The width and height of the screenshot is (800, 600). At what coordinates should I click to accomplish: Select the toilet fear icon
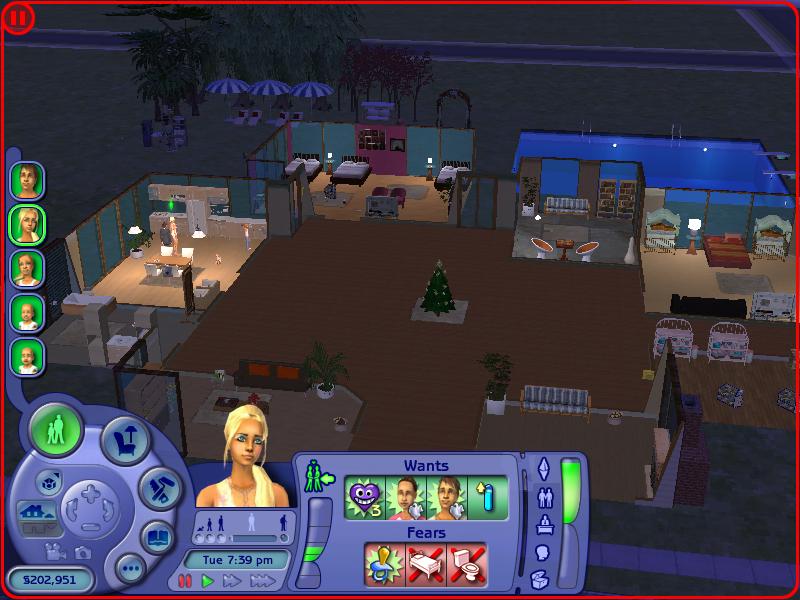[466, 565]
